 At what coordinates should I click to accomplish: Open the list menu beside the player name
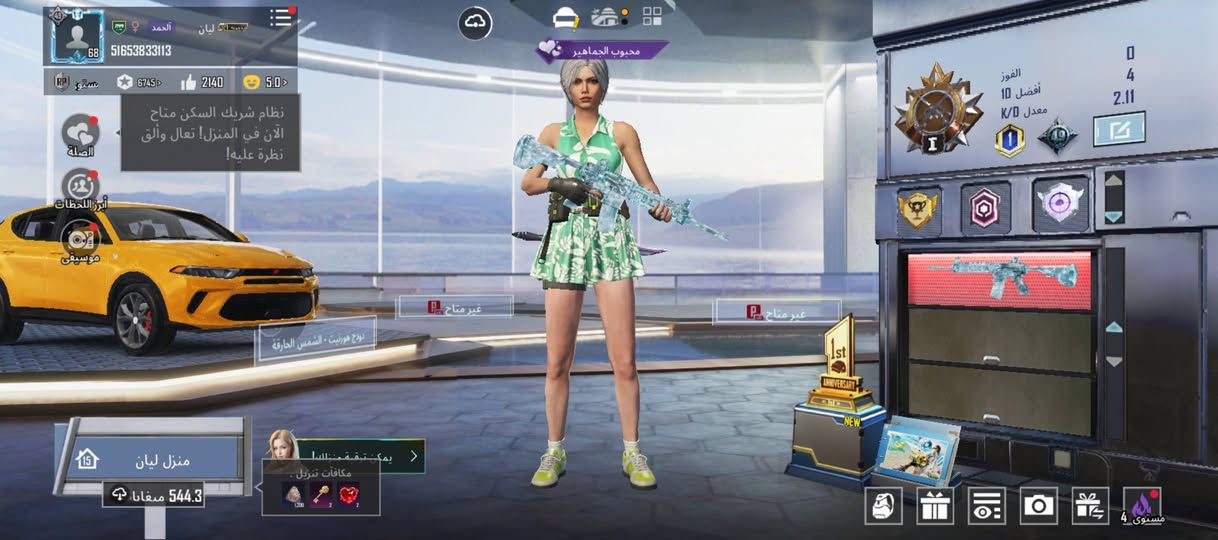click(282, 17)
